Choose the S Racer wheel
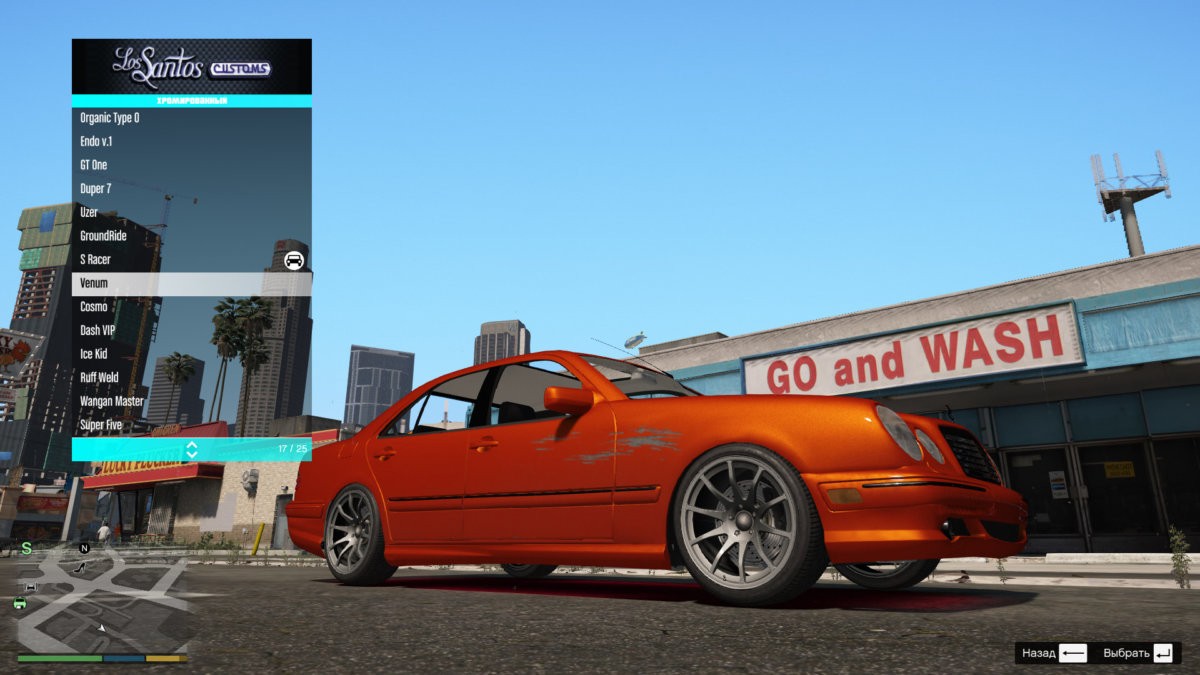 click(191, 260)
